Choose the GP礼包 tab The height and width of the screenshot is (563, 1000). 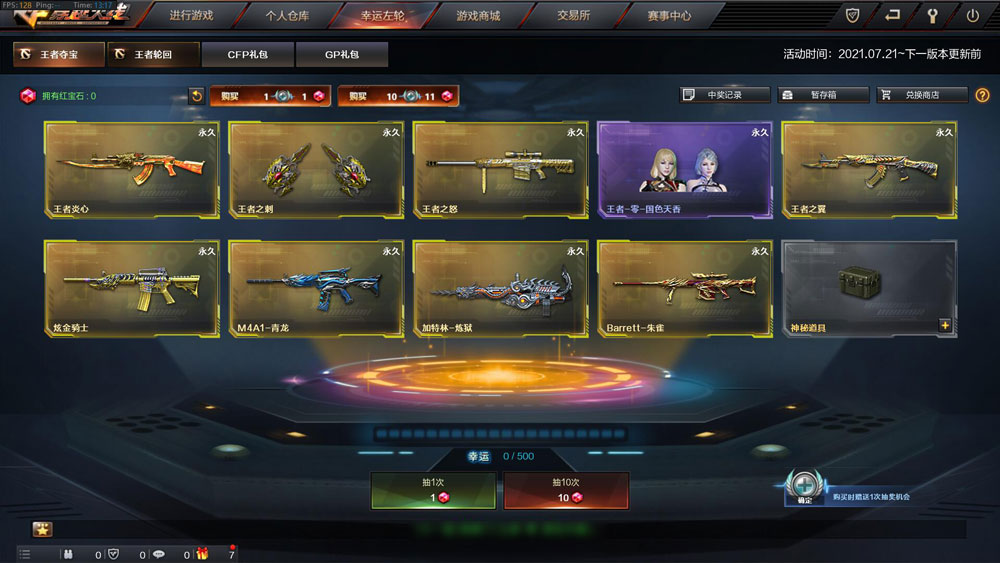point(342,54)
